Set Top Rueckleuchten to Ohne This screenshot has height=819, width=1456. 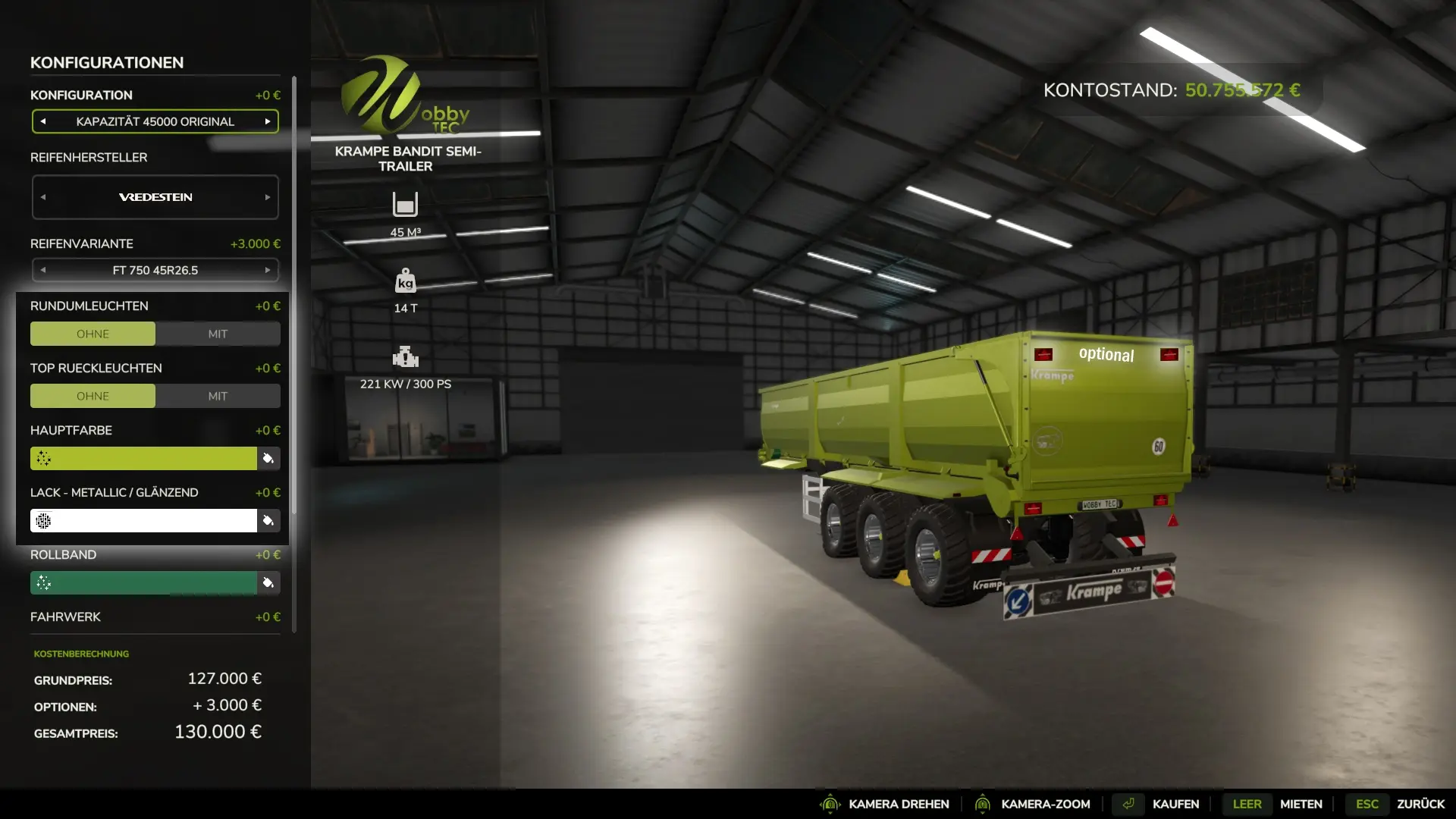93,396
